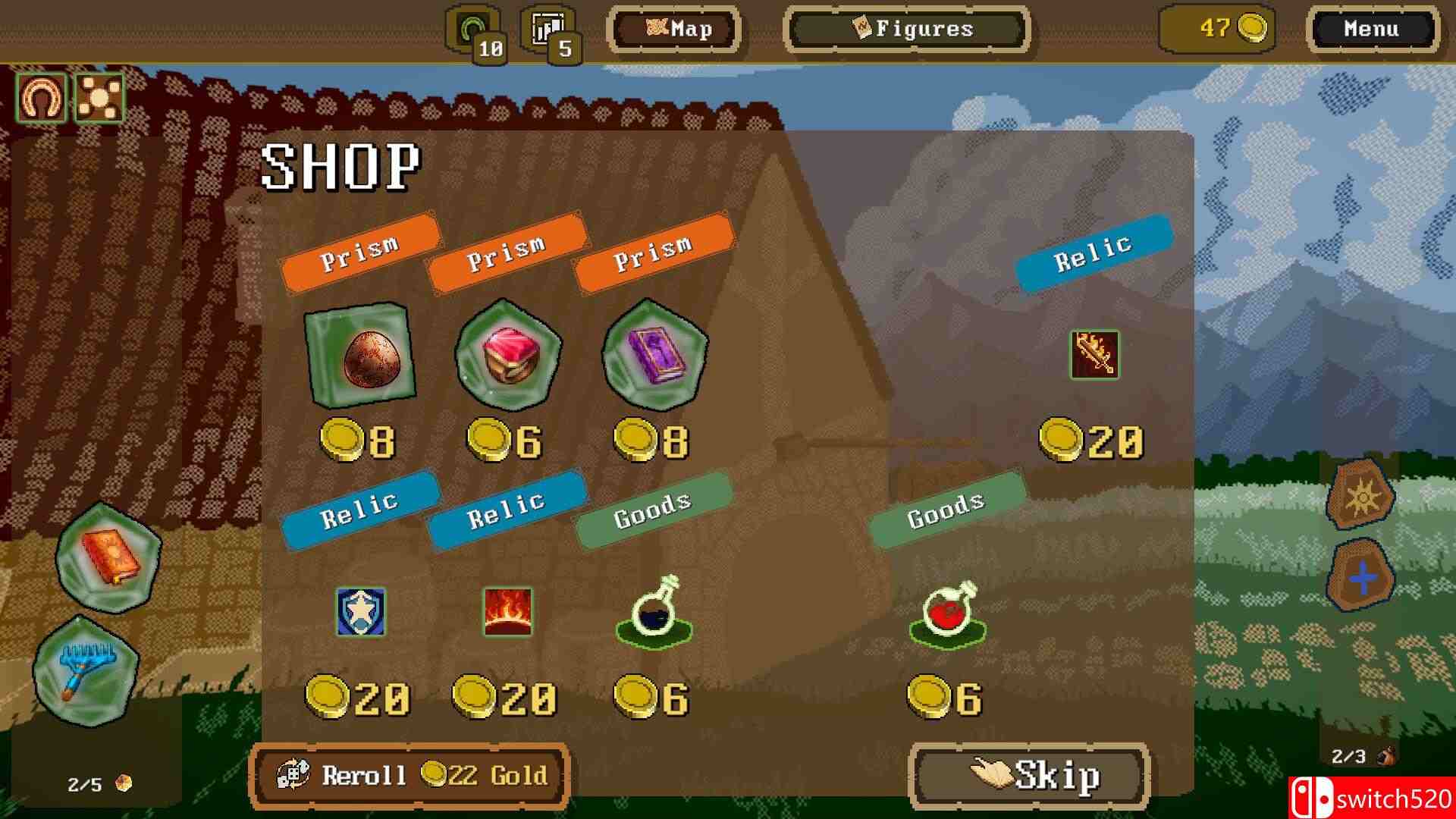Click the sun rune stone

1361,497
